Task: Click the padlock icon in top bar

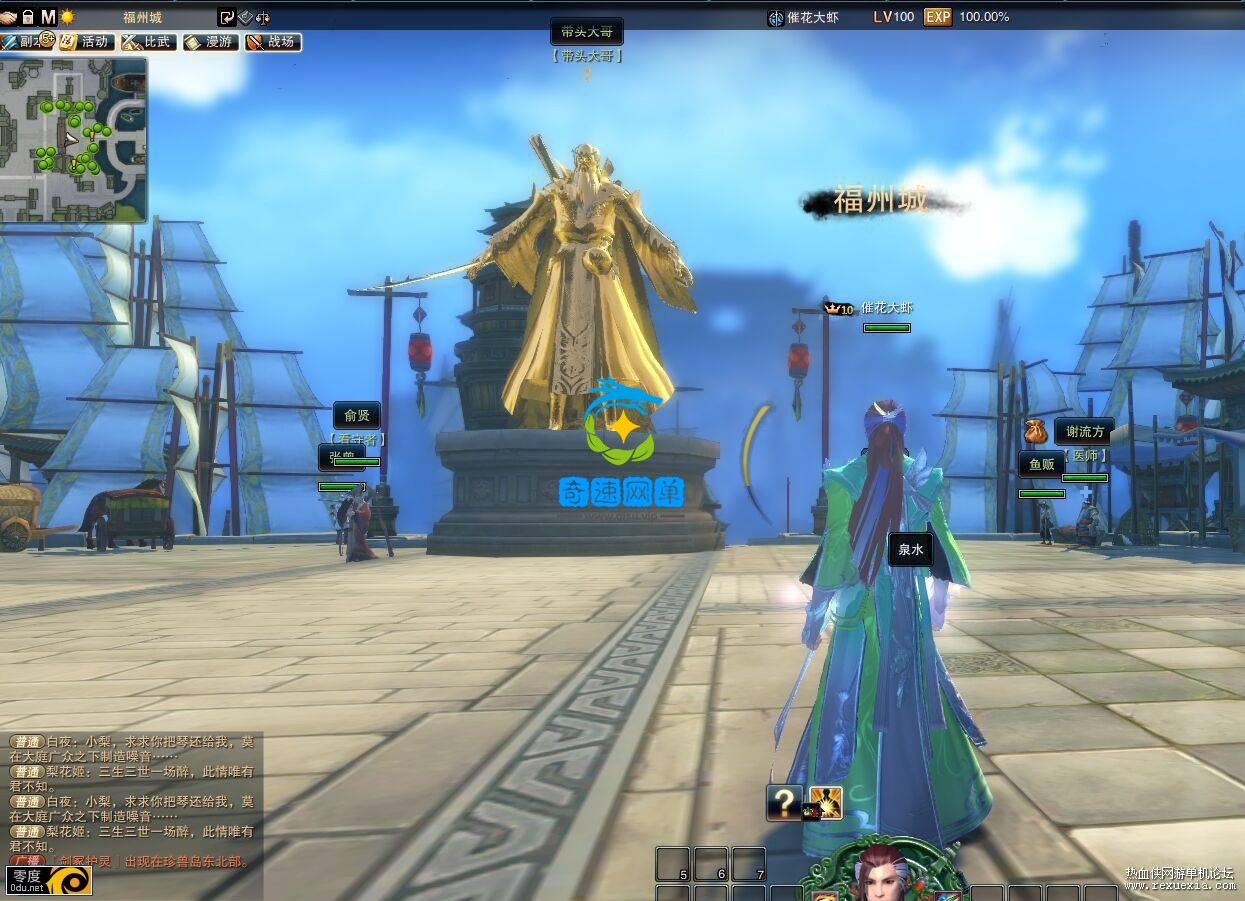Action: tap(28, 17)
